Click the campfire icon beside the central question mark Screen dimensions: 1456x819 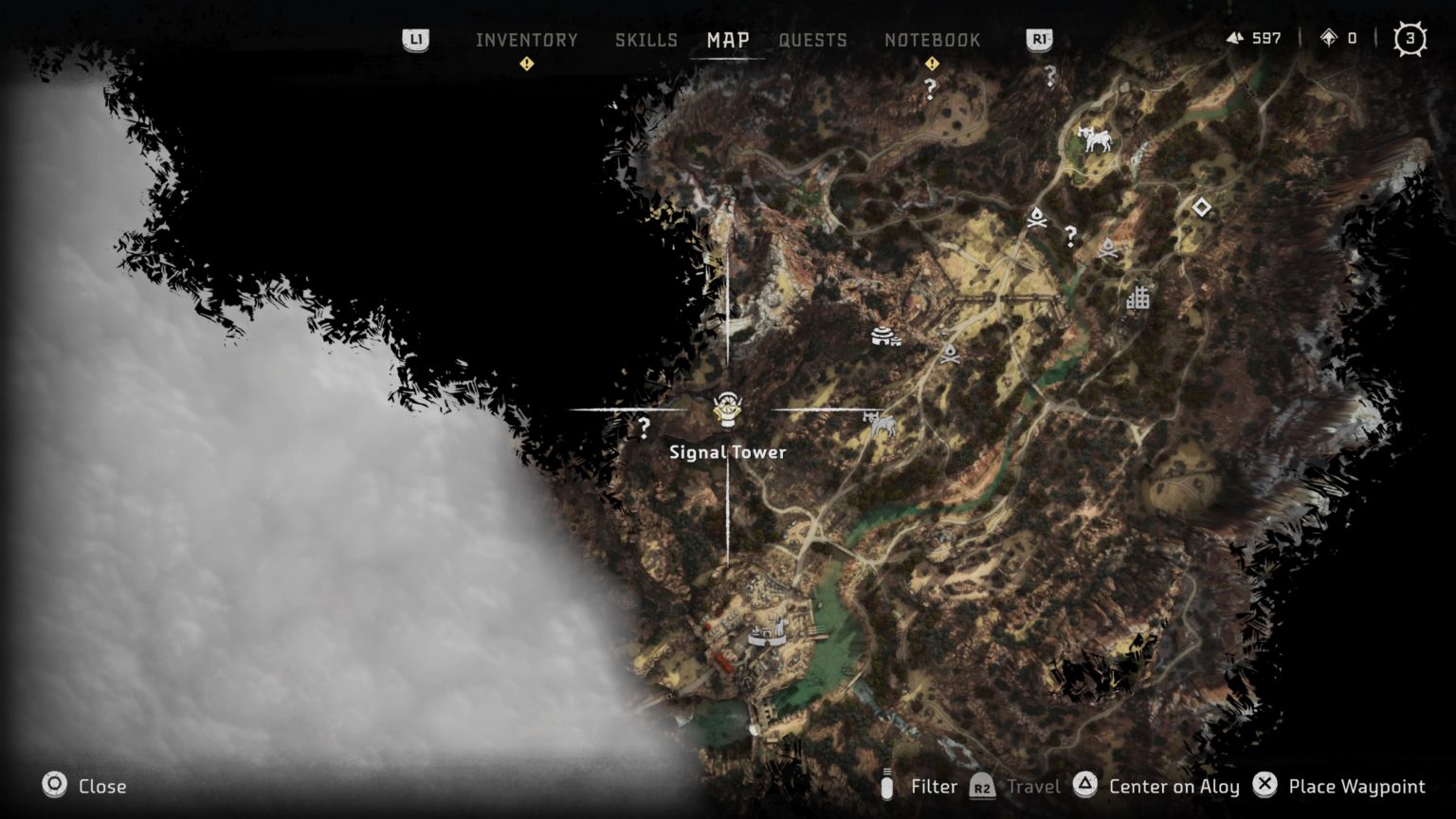click(x=1038, y=216)
